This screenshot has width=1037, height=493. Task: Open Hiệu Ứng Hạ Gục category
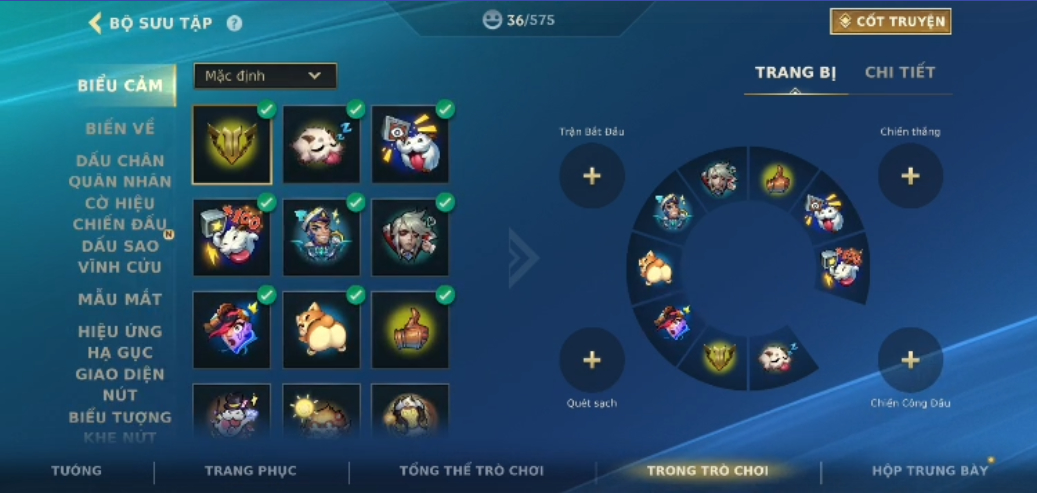[120, 342]
